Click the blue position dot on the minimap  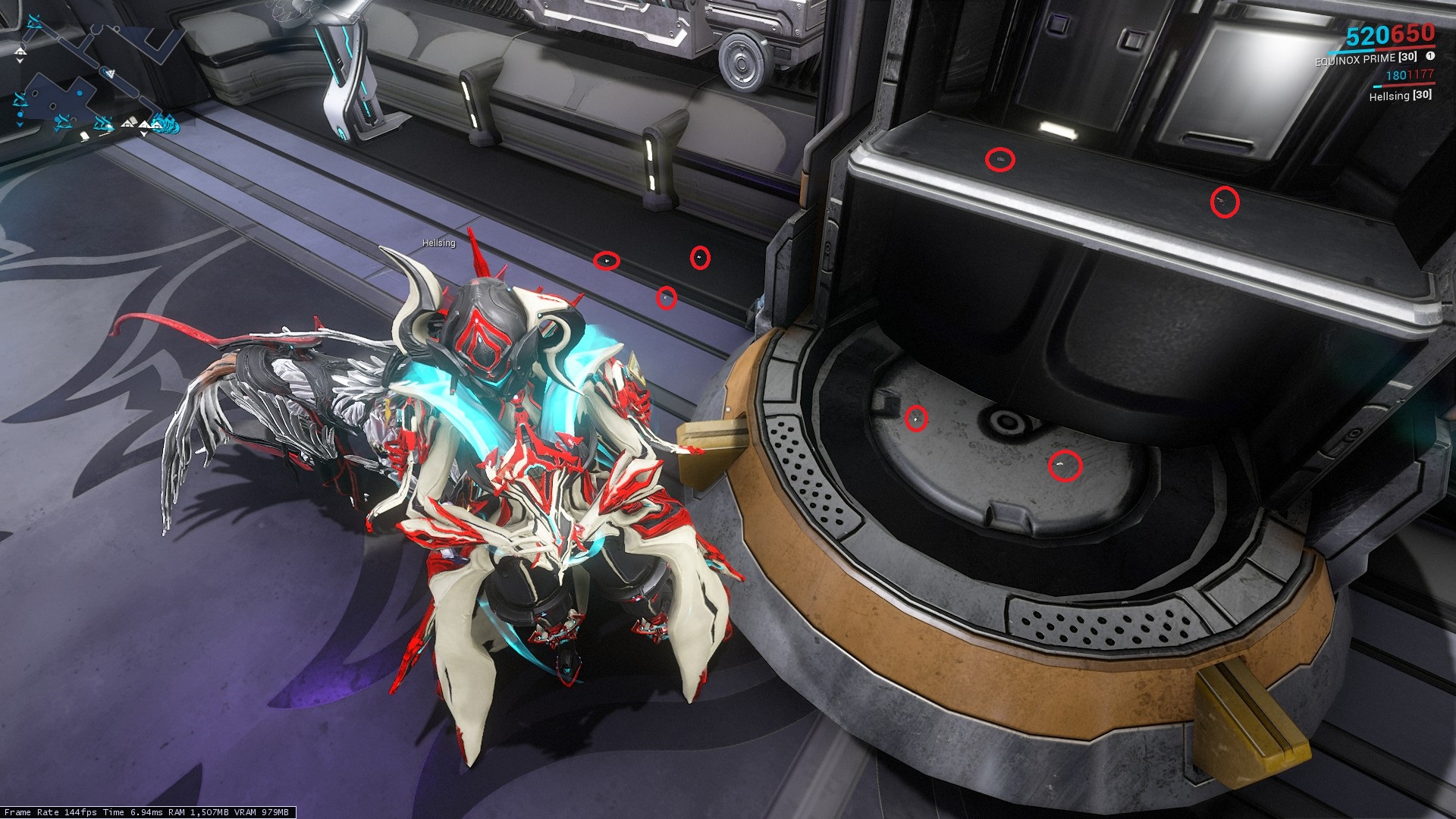pos(80,93)
